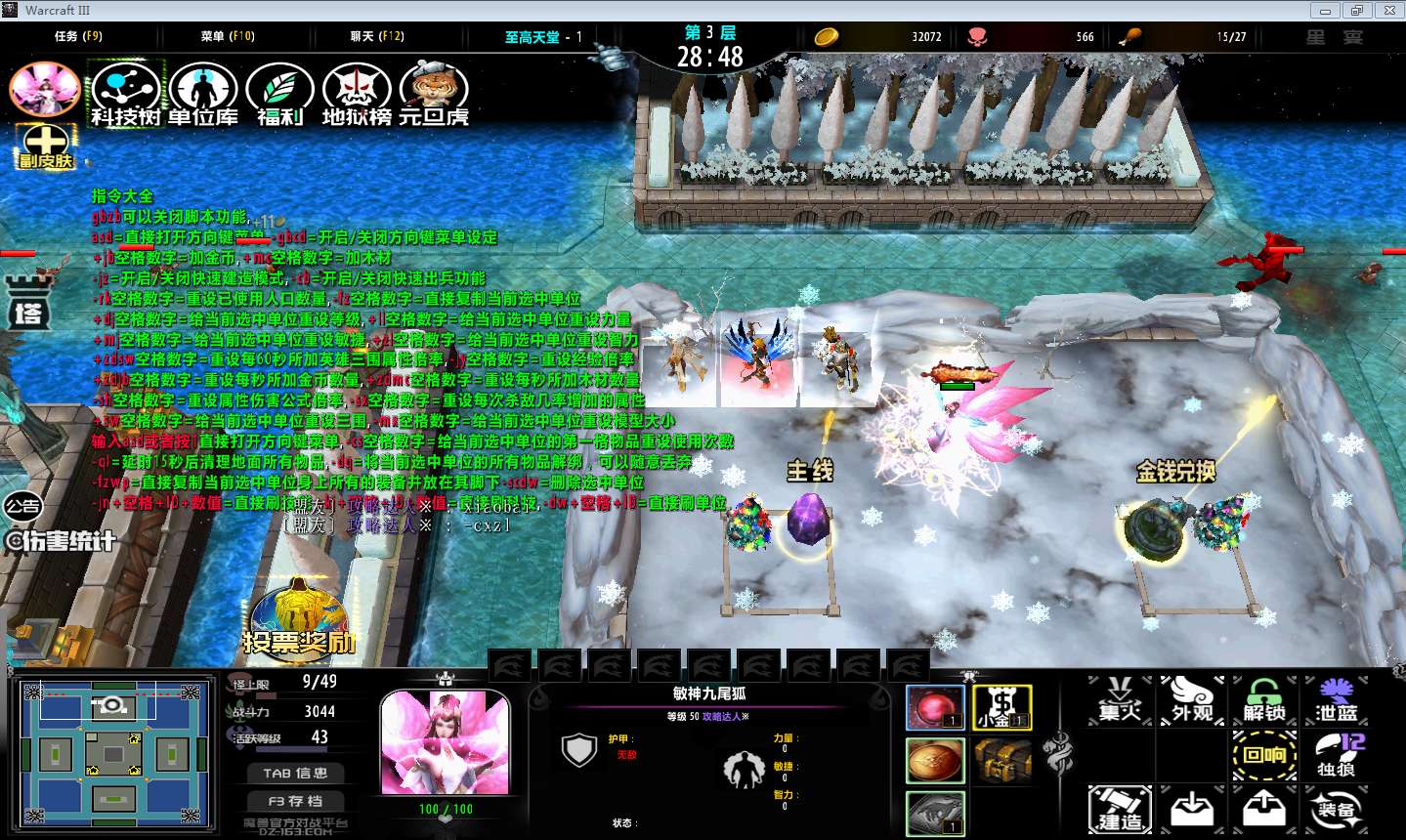
Task: Open the 元旦虎 tiger event
Action: [434, 92]
